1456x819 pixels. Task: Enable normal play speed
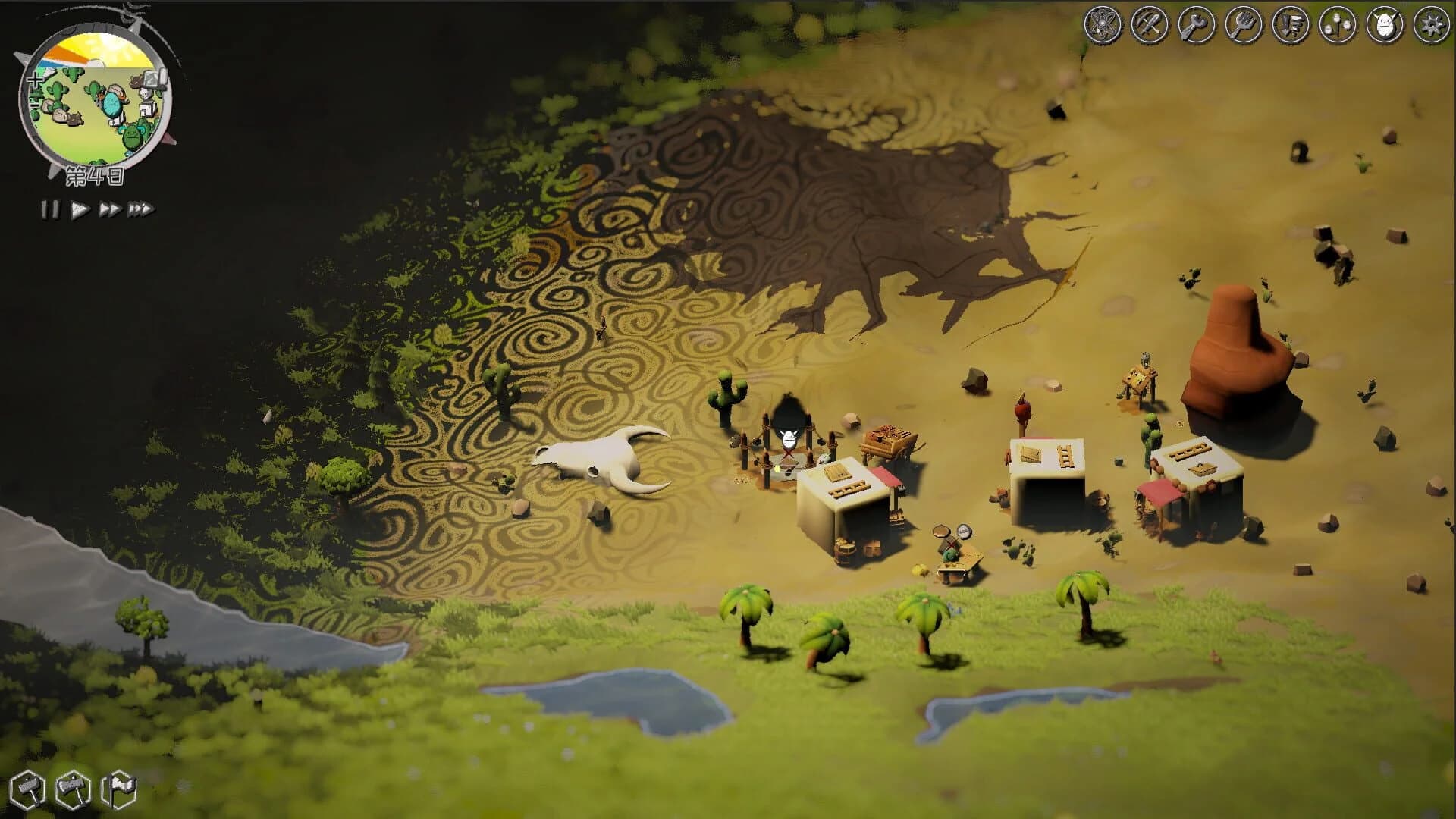coord(78,209)
